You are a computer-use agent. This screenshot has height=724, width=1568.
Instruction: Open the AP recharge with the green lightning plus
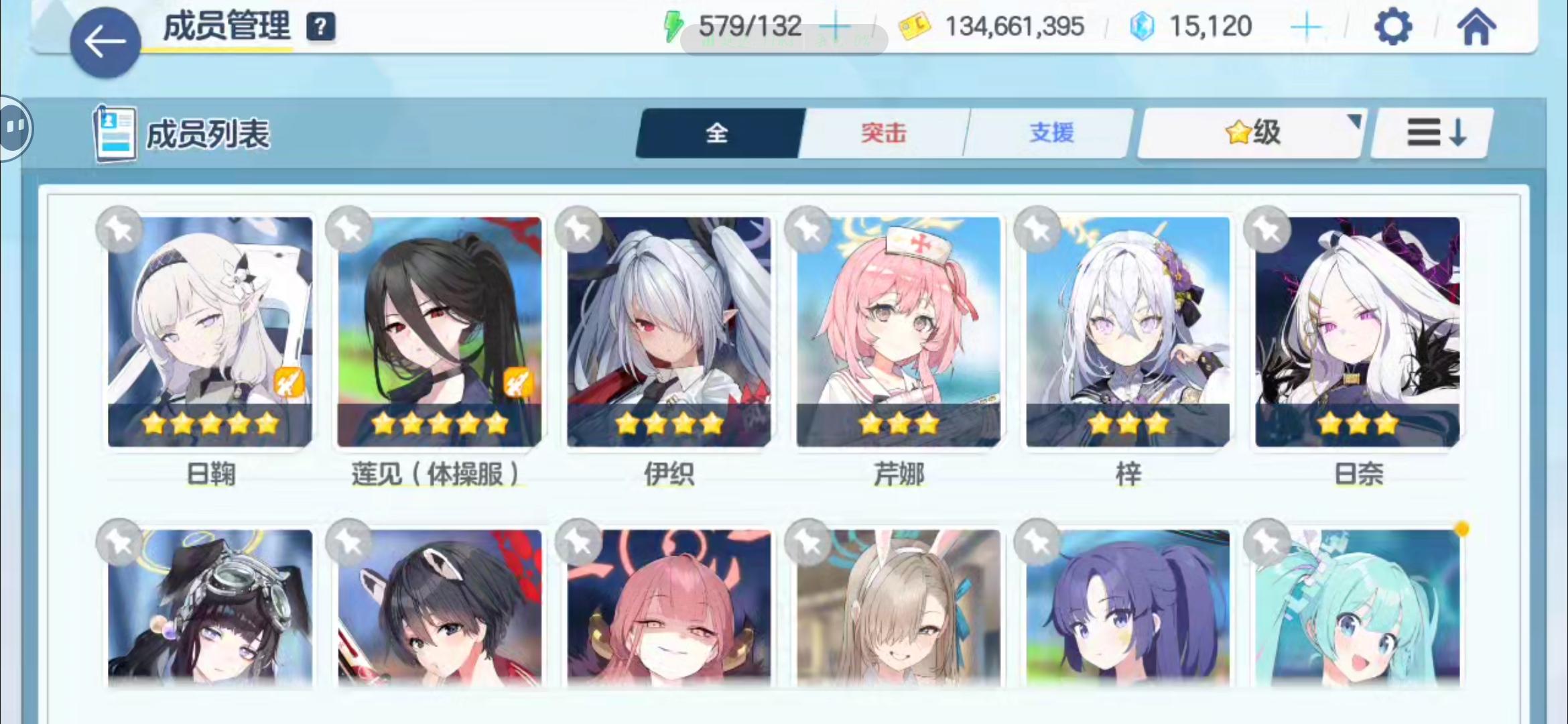[x=837, y=25]
